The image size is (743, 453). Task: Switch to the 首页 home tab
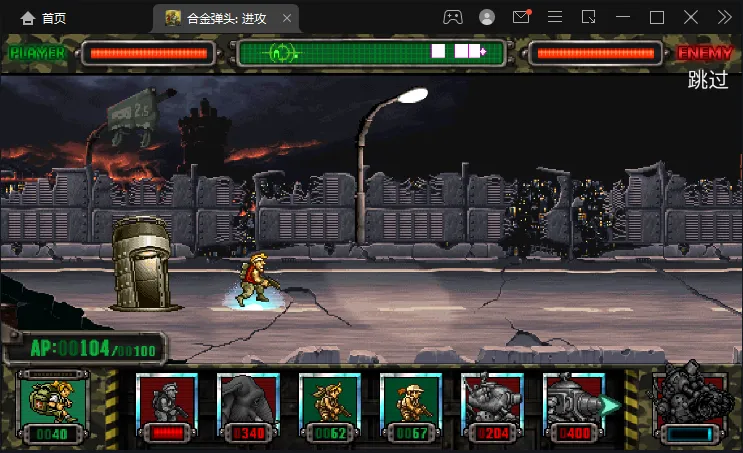pyautogui.click(x=43, y=18)
